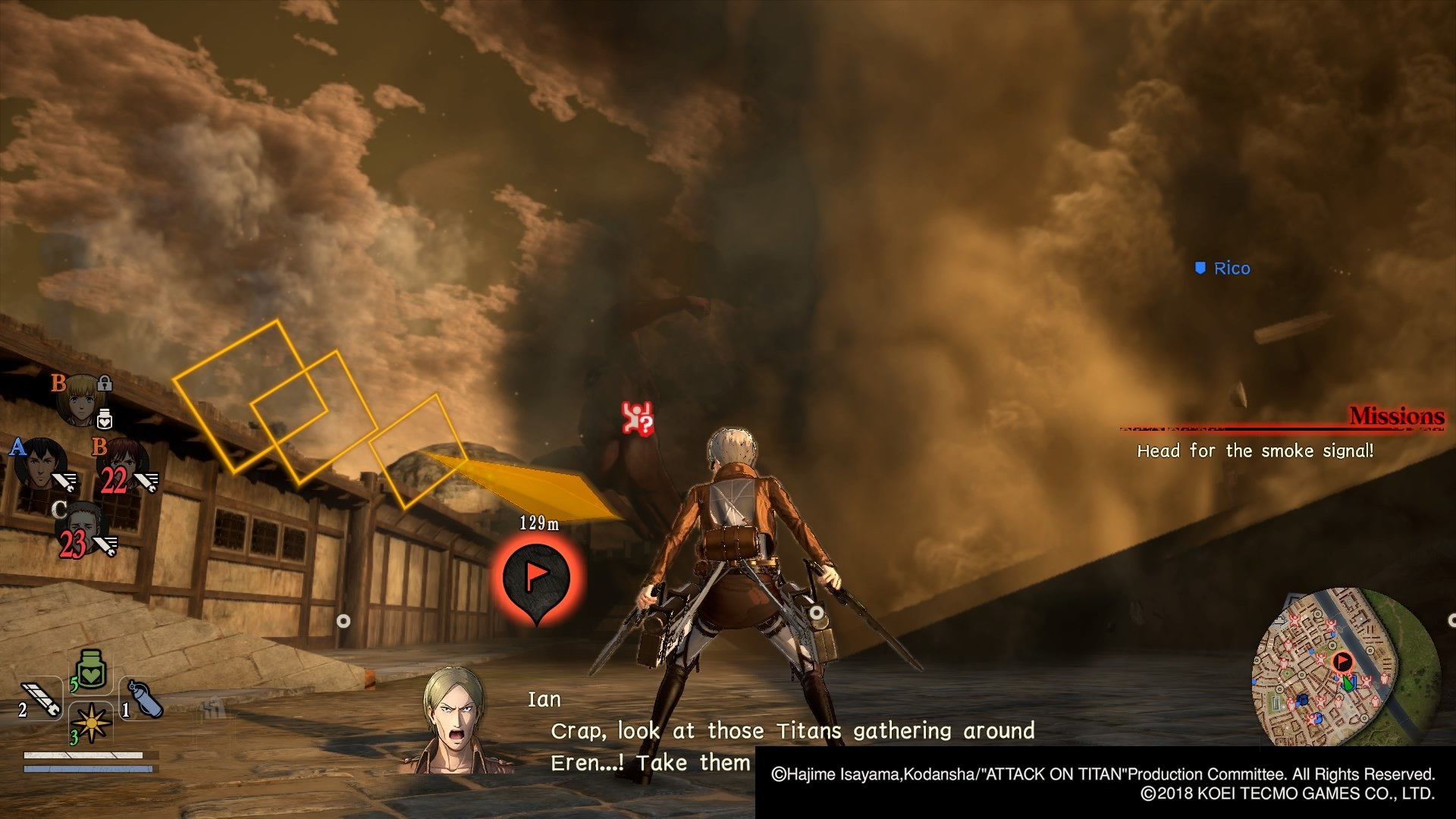The height and width of the screenshot is (819, 1456).
Task: Toggle the blade icon beside count 22
Action: pyautogui.click(x=147, y=481)
